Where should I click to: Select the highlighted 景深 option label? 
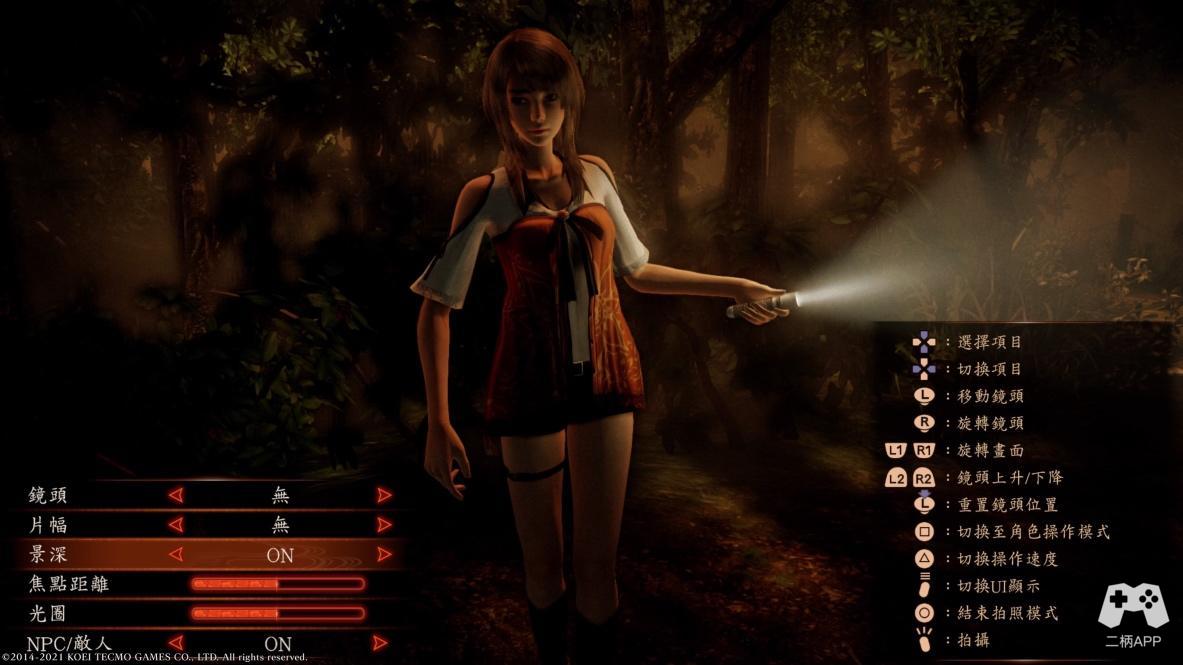[x=49, y=554]
